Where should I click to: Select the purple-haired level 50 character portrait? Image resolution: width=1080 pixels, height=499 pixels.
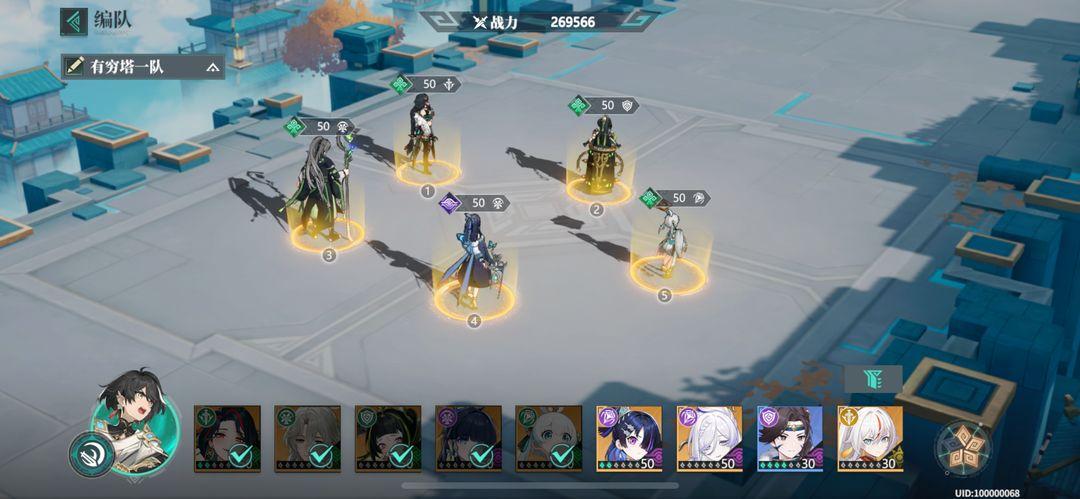(x=629, y=438)
